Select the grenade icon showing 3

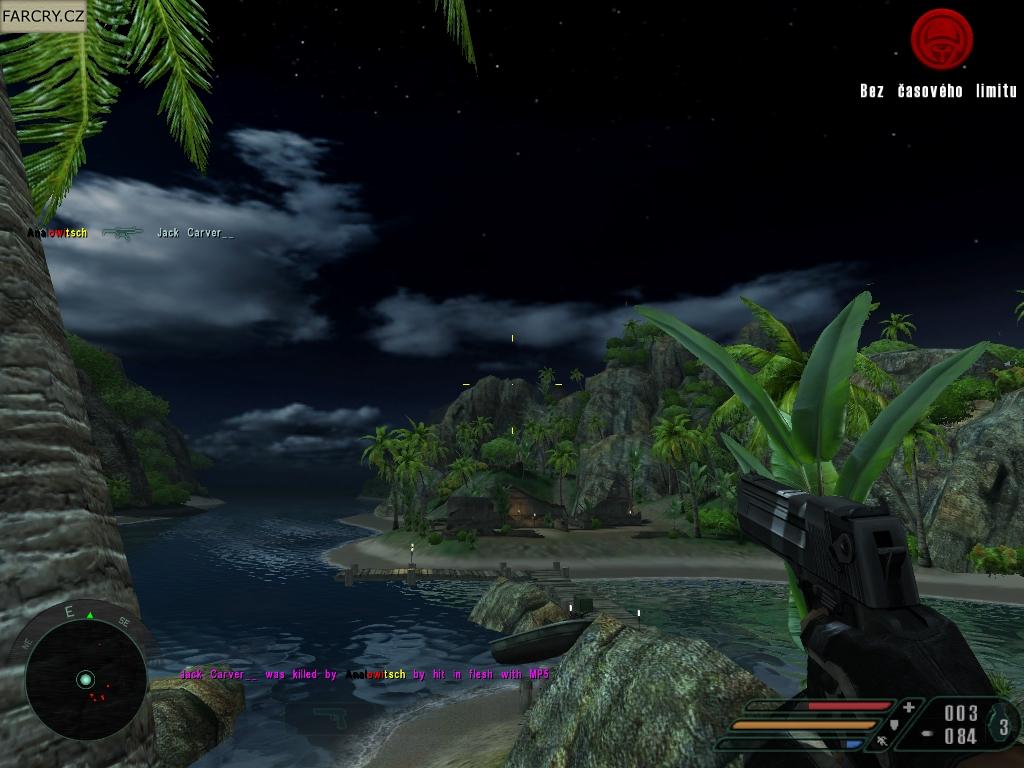pyautogui.click(x=1004, y=724)
